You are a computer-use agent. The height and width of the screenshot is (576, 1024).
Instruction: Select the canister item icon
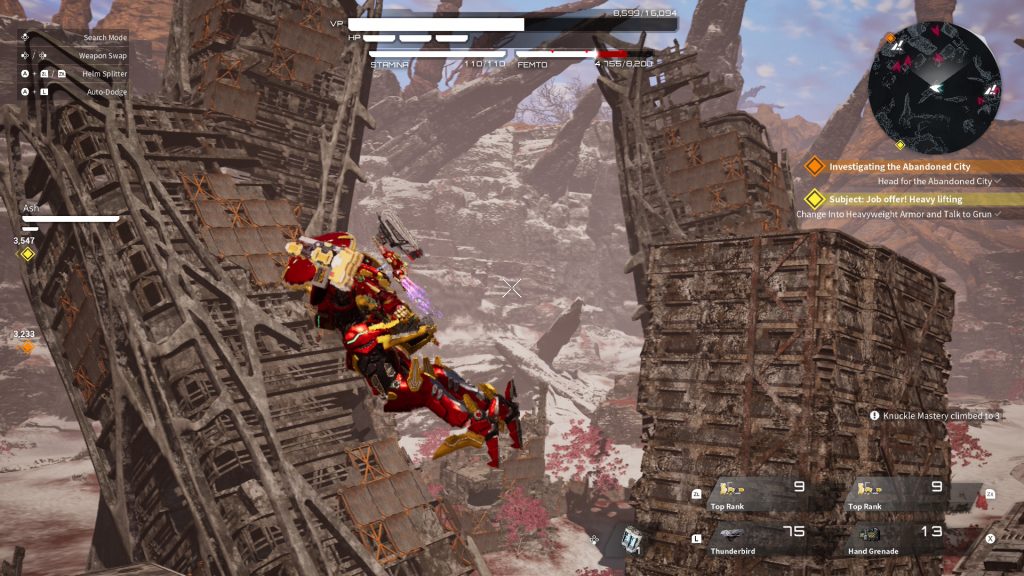pyautogui.click(x=630, y=539)
